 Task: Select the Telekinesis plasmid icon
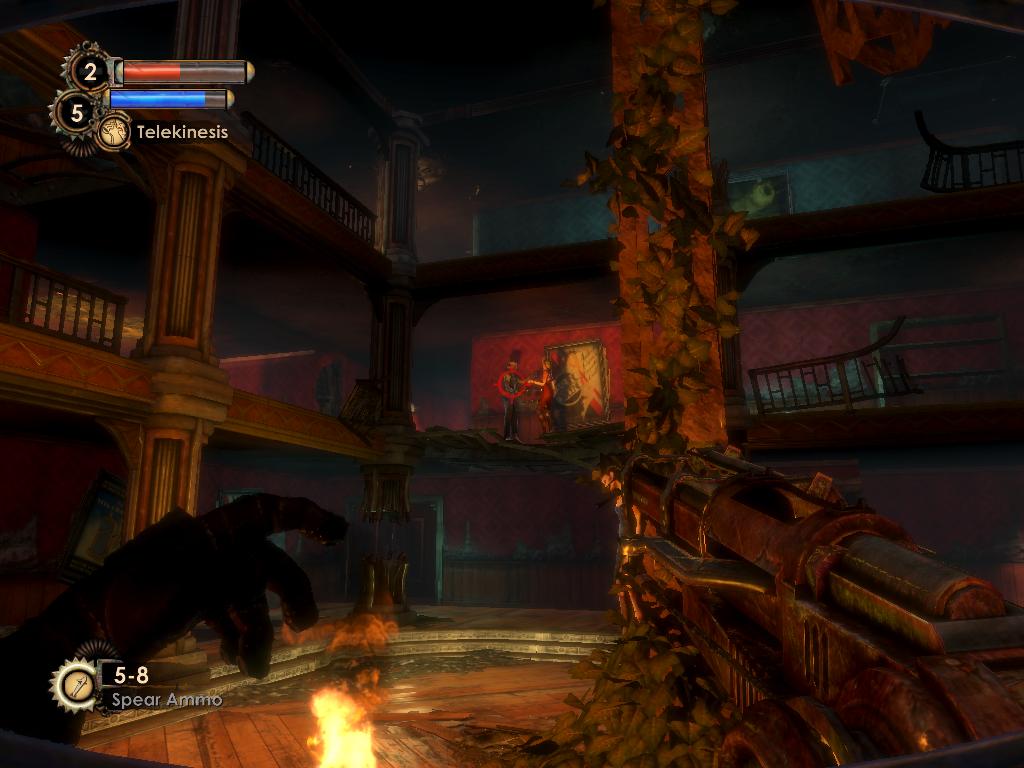pyautogui.click(x=113, y=131)
